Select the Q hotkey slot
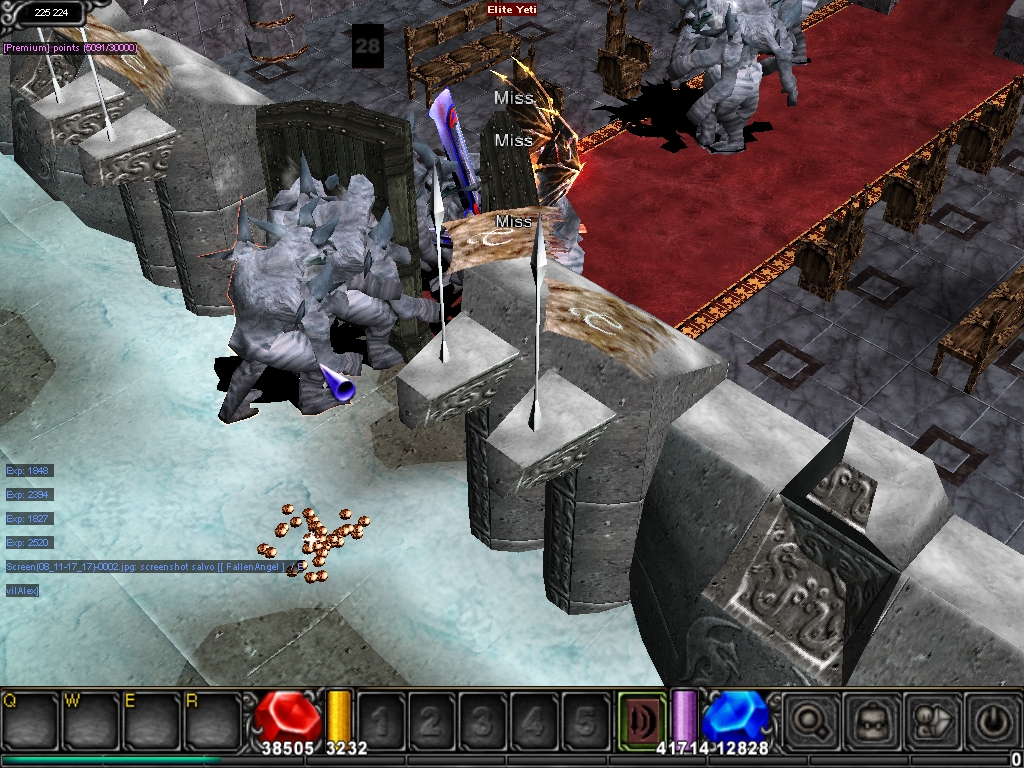1024x768 pixels. [x=29, y=718]
